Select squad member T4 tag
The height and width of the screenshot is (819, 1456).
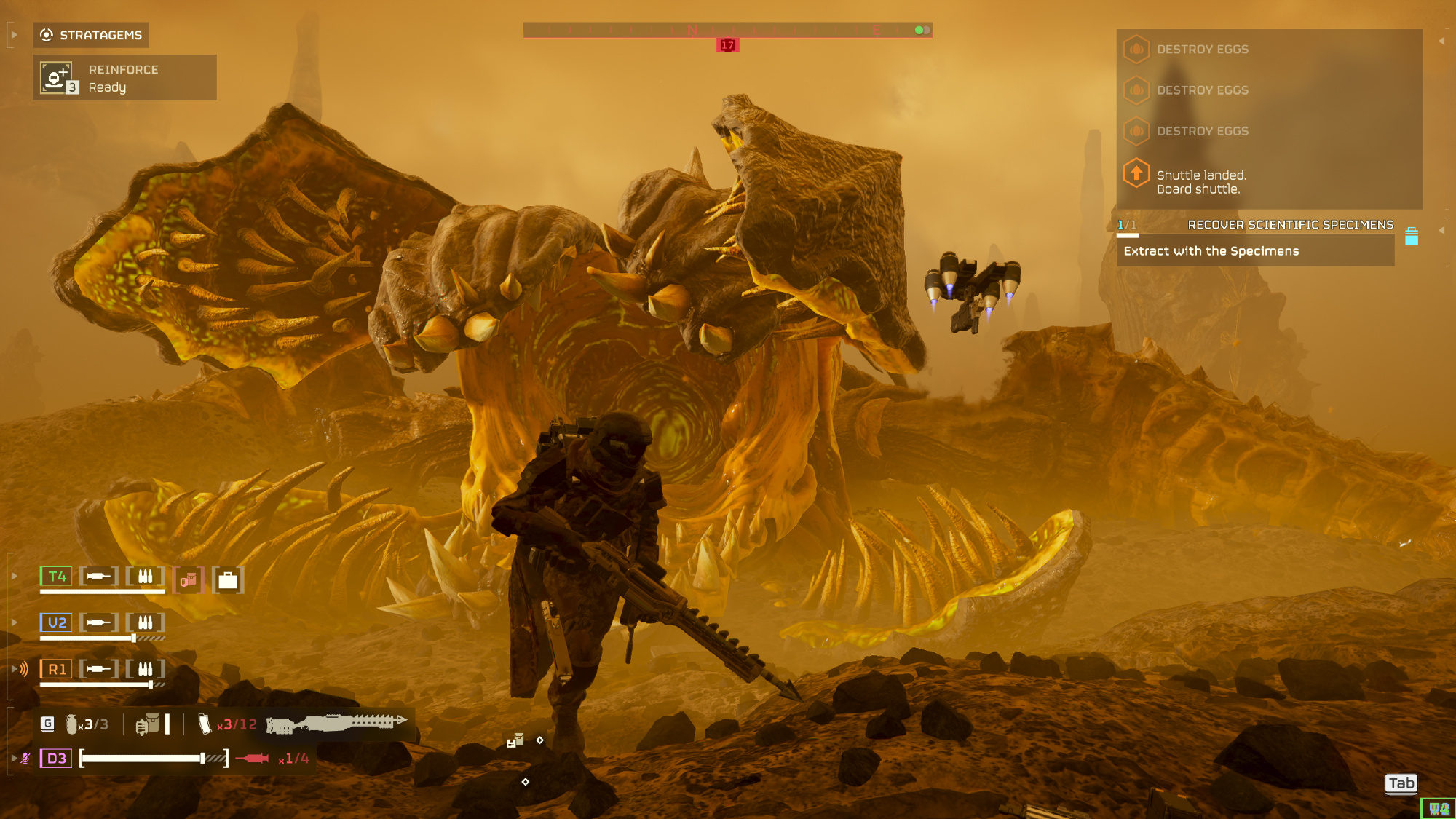(x=56, y=577)
